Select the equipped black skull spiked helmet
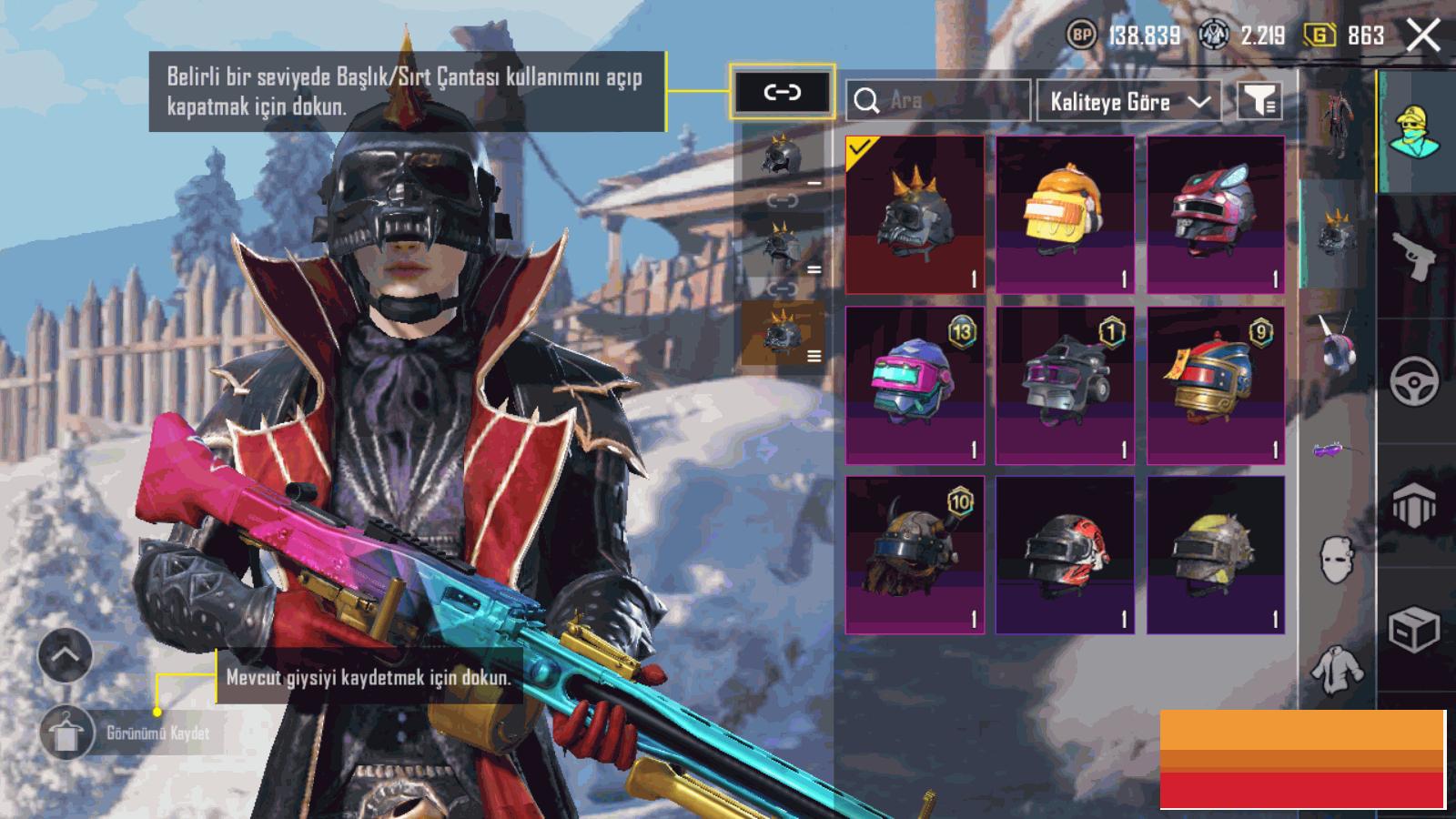This screenshot has height=819, width=1456. click(915, 215)
